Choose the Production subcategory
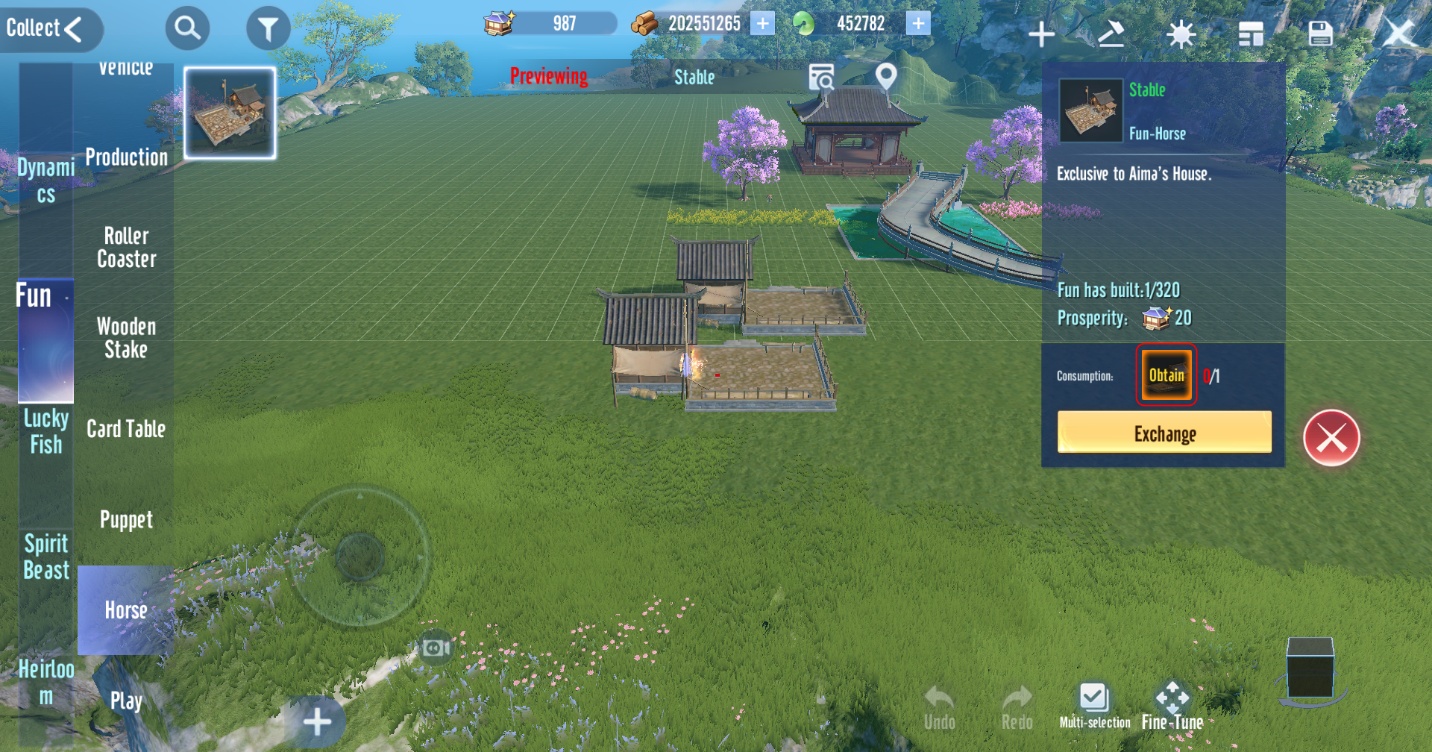This screenshot has width=1432, height=752. (126, 157)
